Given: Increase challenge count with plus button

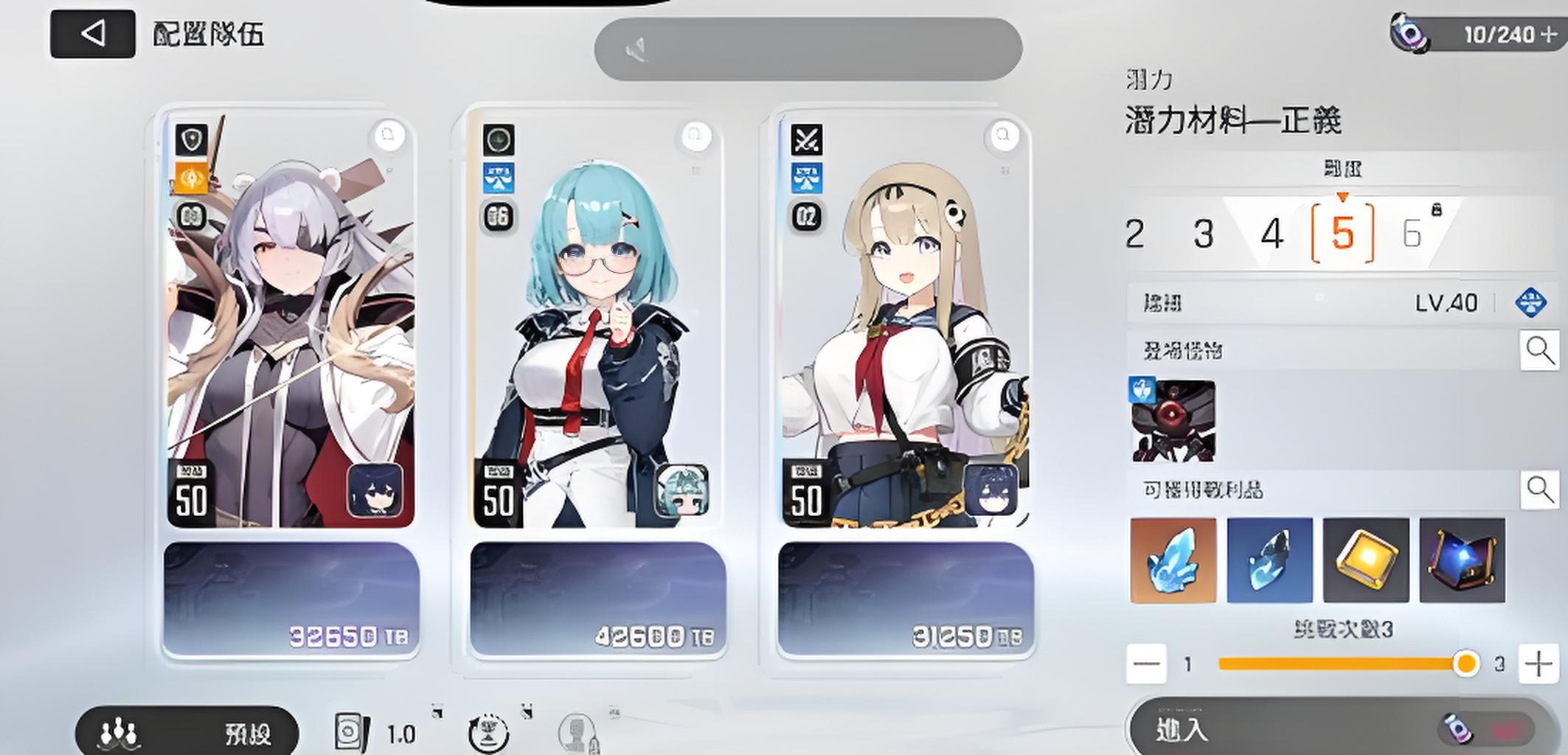Looking at the screenshot, I should pos(1538,664).
